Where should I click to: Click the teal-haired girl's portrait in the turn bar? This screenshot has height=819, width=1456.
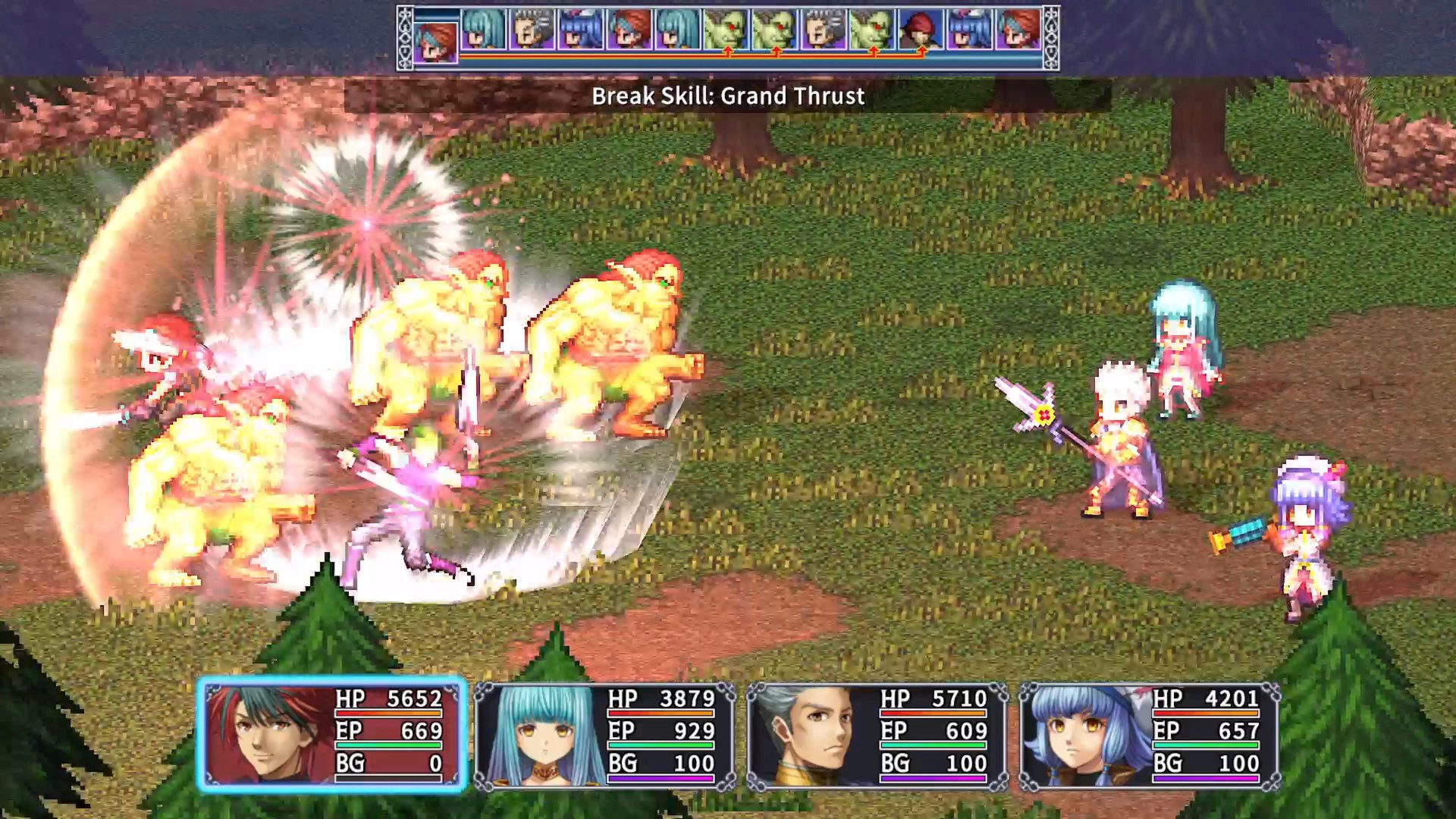[x=483, y=30]
